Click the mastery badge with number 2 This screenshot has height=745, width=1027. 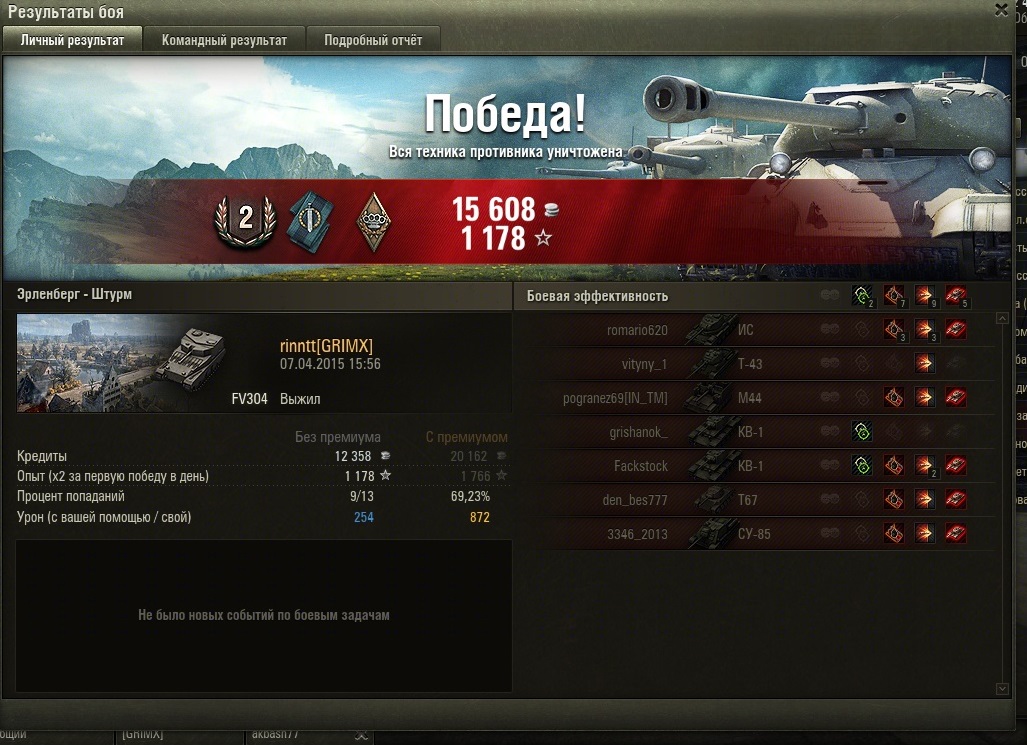[x=245, y=221]
